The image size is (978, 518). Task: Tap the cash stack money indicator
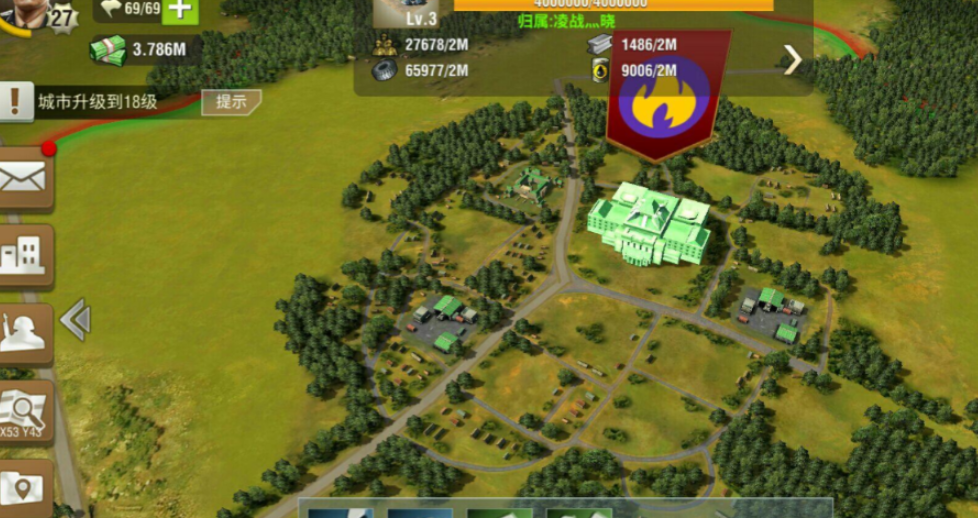[x=109, y=49]
